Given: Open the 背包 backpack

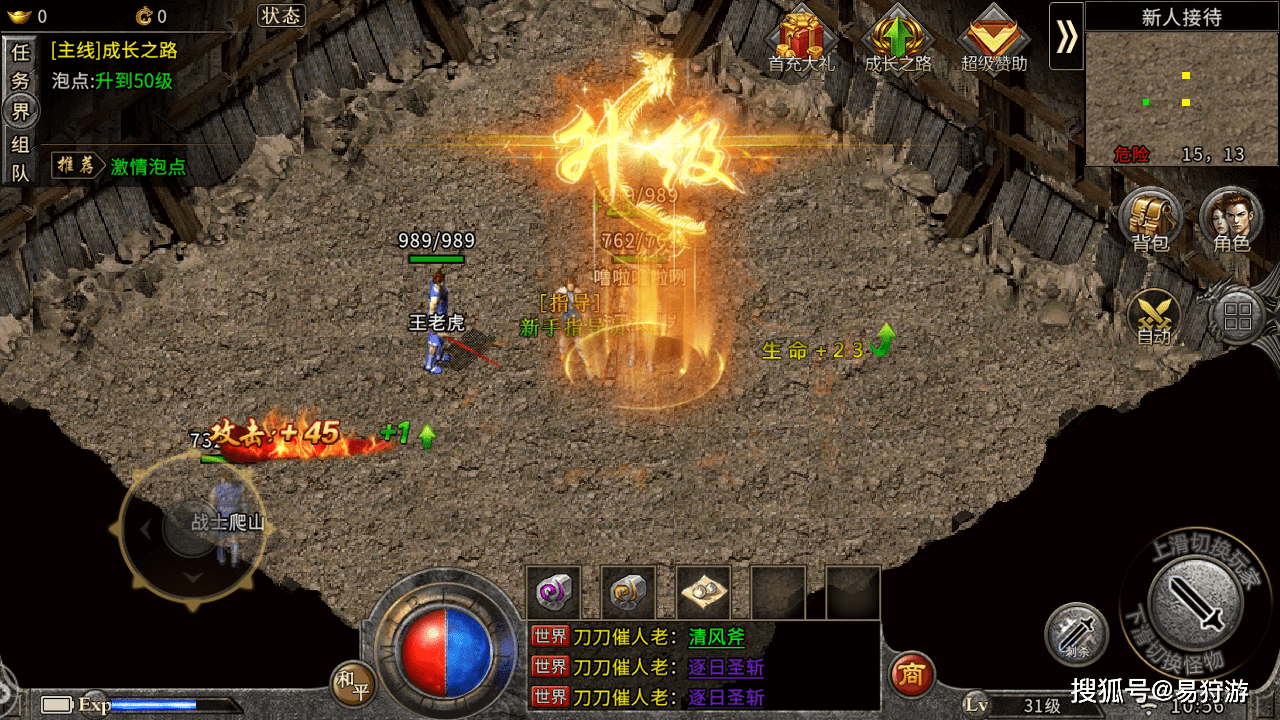Looking at the screenshot, I should pos(1151,219).
